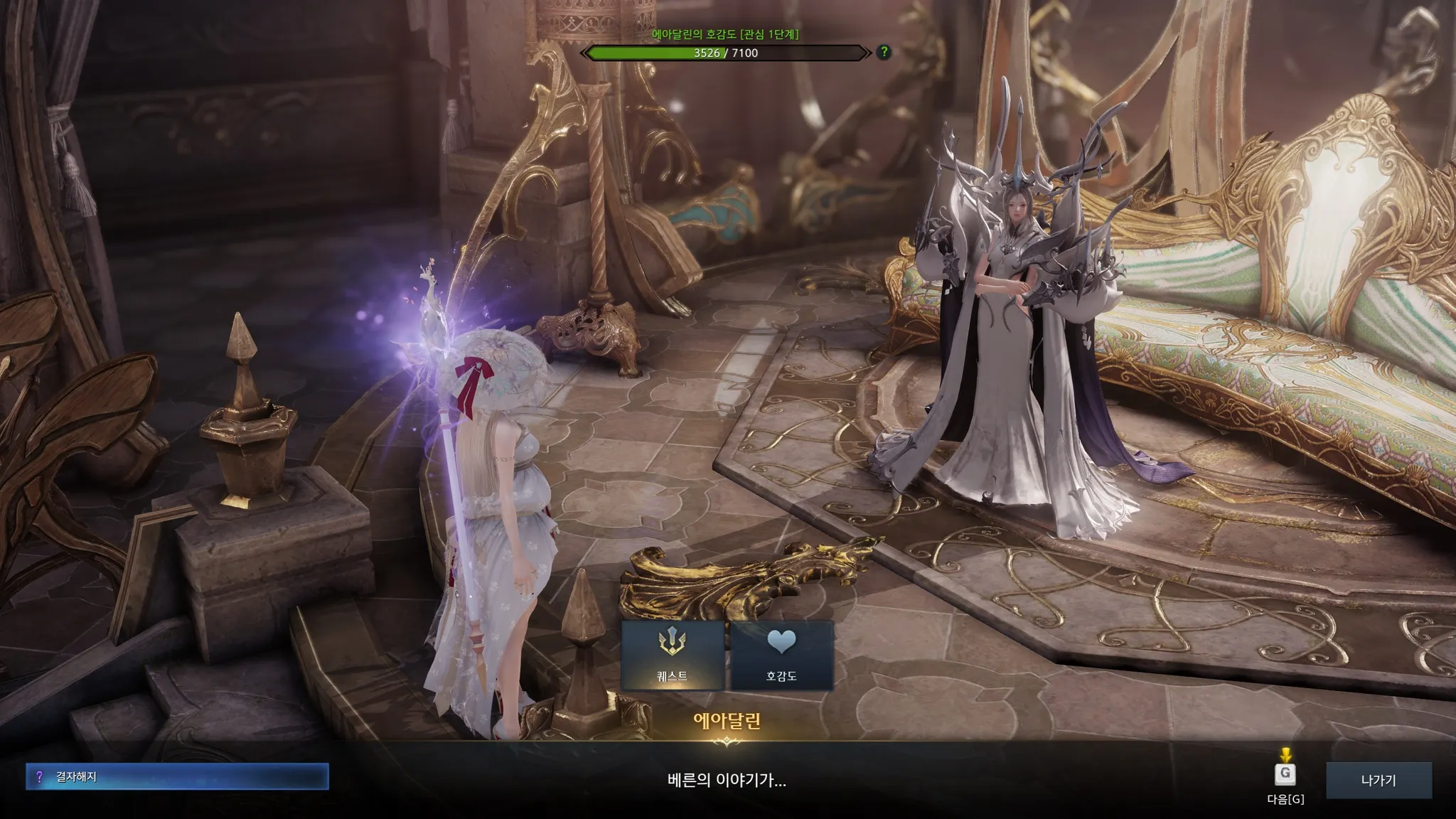
Task: Click the green rapport help question mark
Action: point(884,52)
